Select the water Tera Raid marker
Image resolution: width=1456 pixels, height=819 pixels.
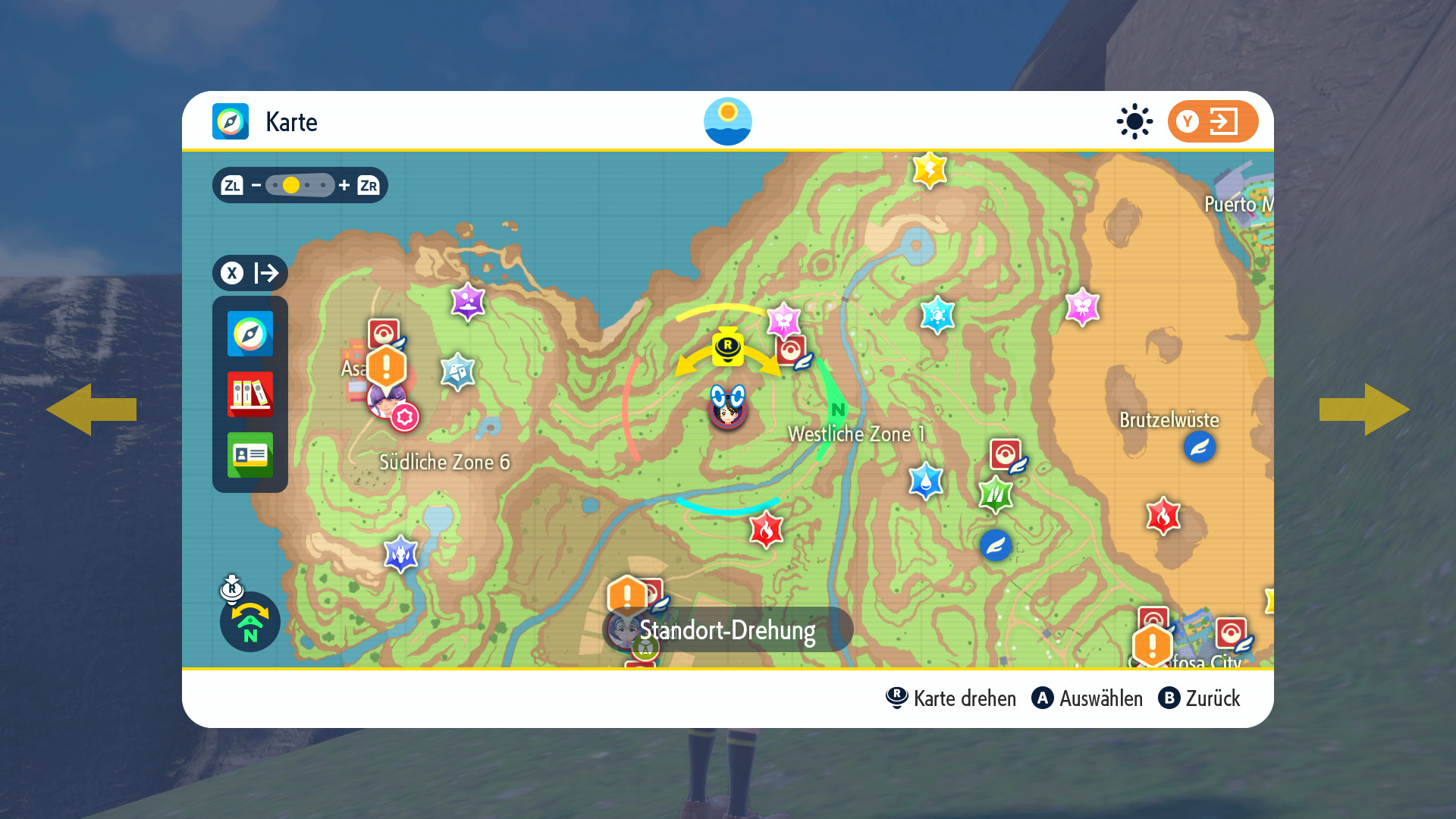(926, 481)
